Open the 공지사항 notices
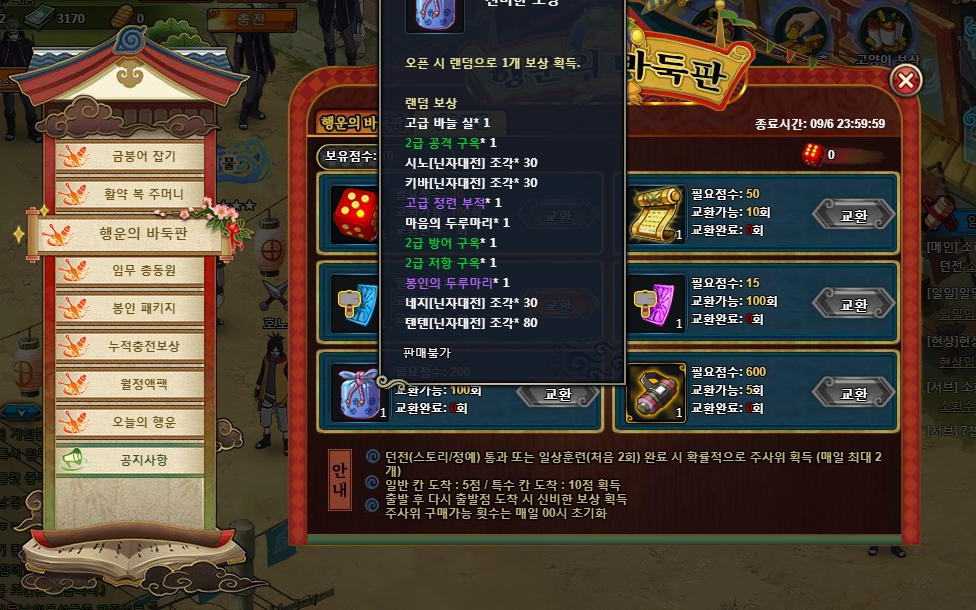The image size is (976, 610). coord(137,460)
